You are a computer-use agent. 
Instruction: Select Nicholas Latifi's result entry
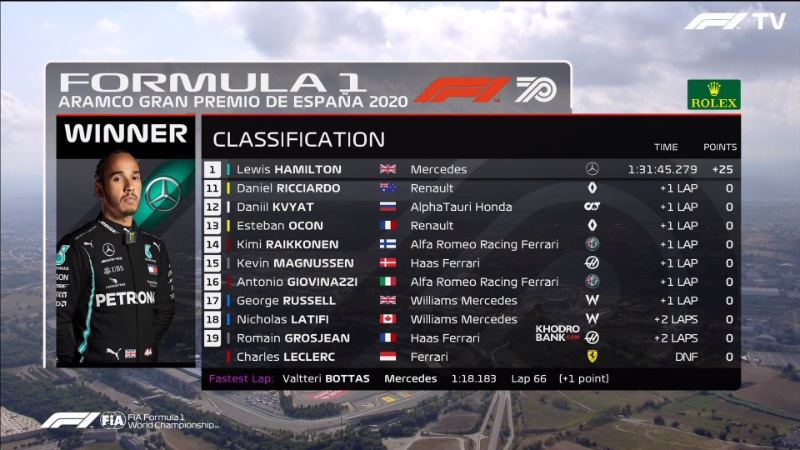click(x=470, y=319)
